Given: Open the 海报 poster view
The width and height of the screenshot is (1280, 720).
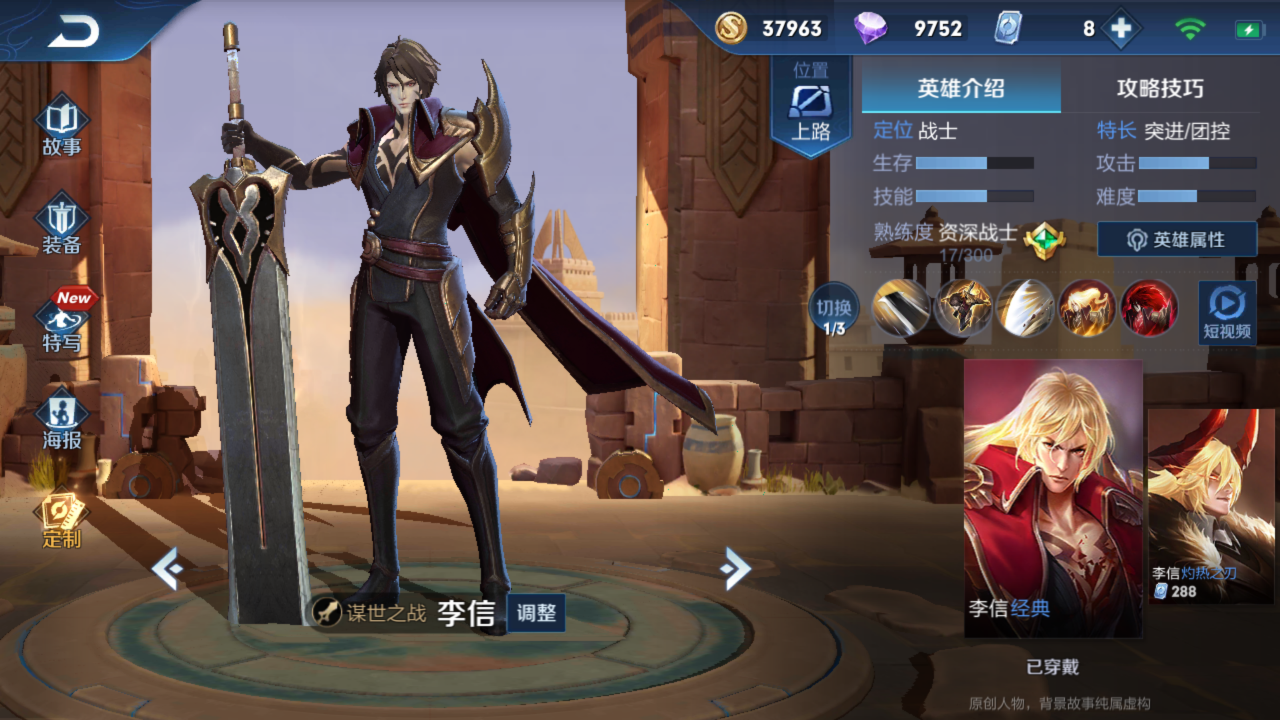Looking at the screenshot, I should pyautogui.click(x=62, y=420).
